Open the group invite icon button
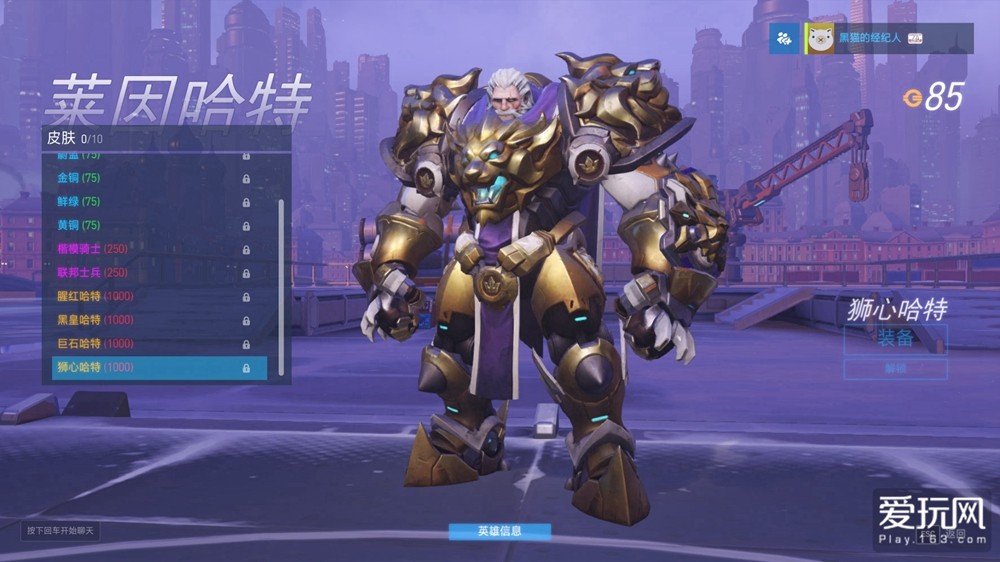 [784, 38]
